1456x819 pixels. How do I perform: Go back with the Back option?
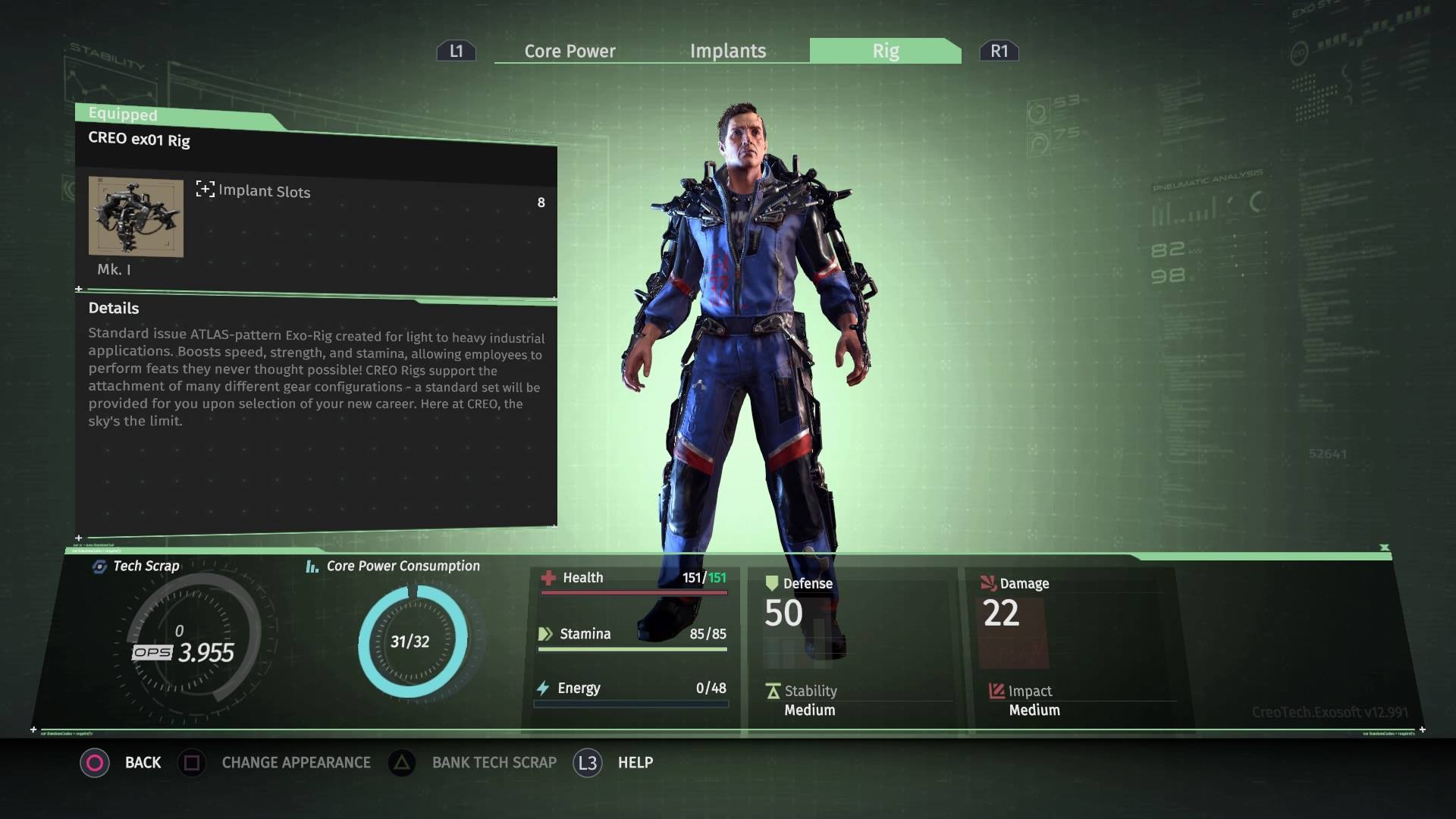pyautogui.click(x=143, y=762)
